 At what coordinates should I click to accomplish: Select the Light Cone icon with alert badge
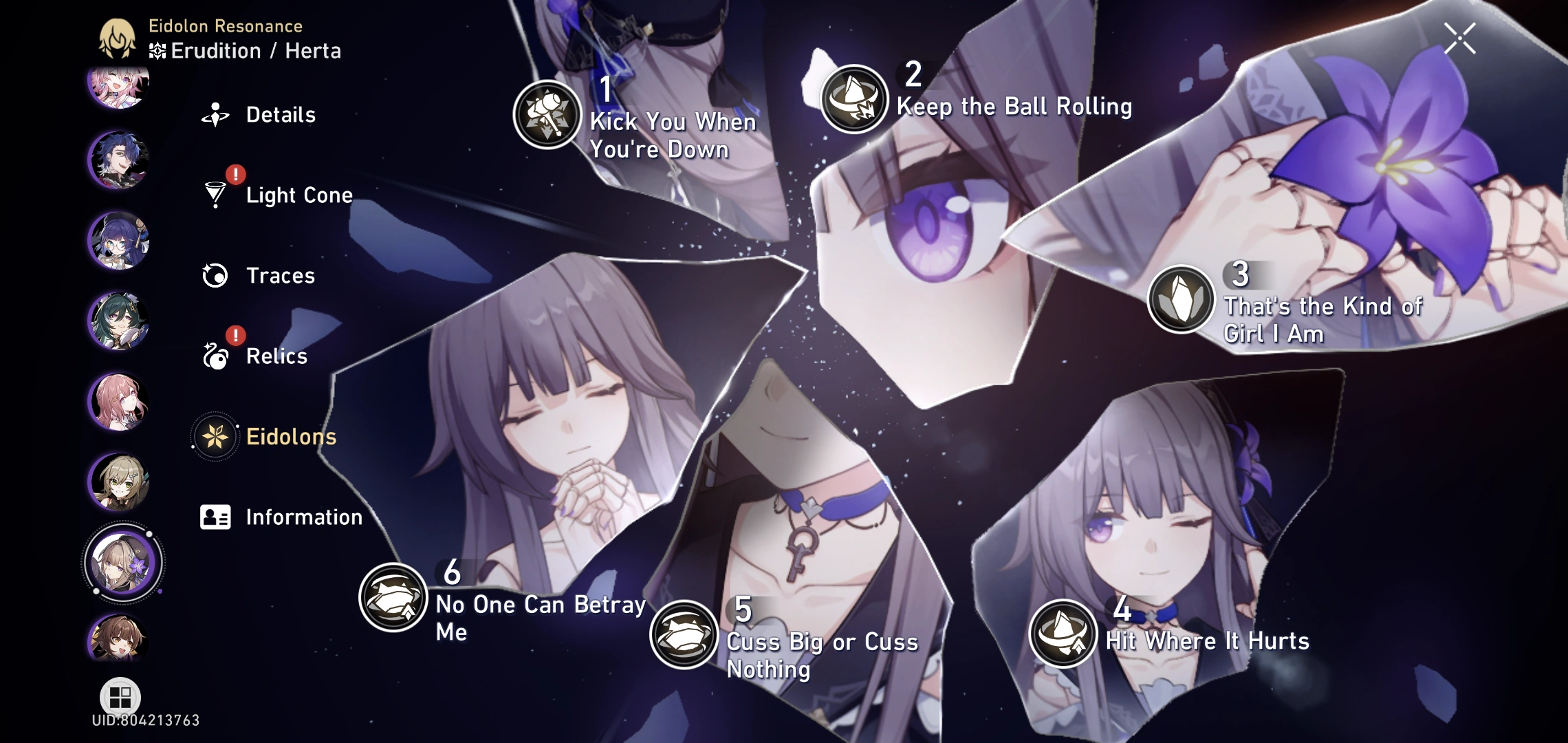215,196
